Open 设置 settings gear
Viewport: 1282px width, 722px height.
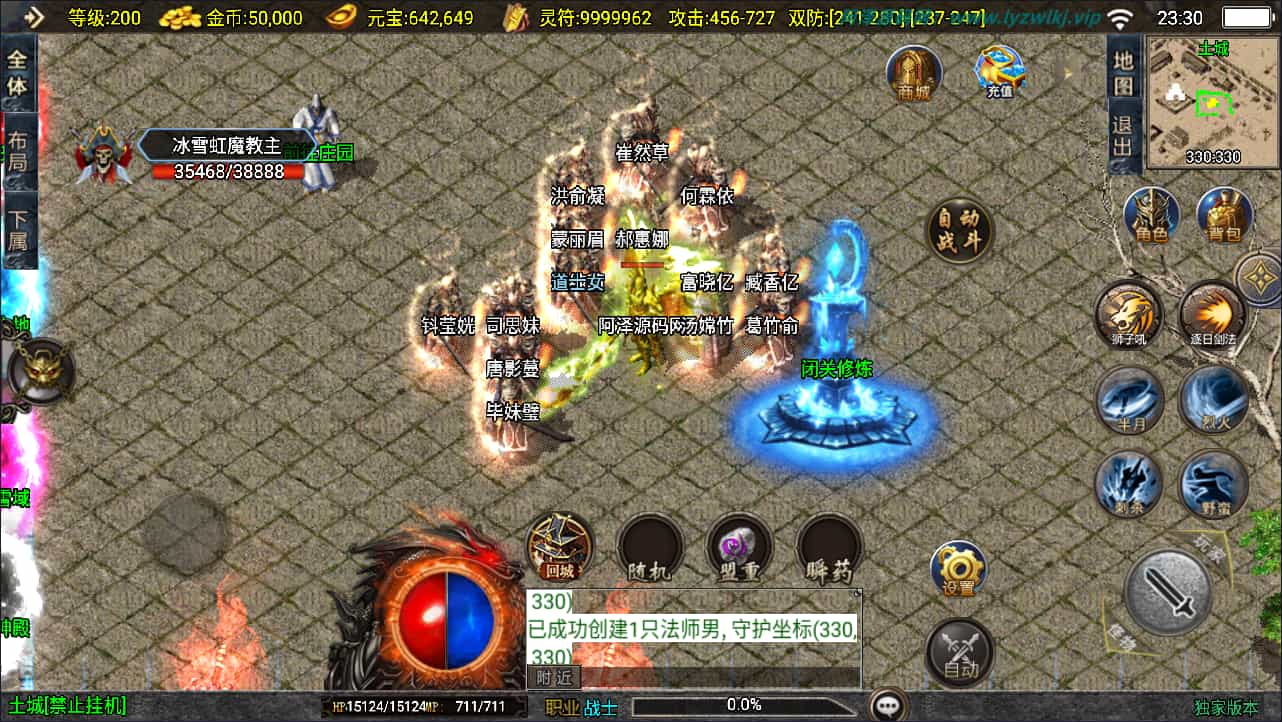(x=958, y=570)
